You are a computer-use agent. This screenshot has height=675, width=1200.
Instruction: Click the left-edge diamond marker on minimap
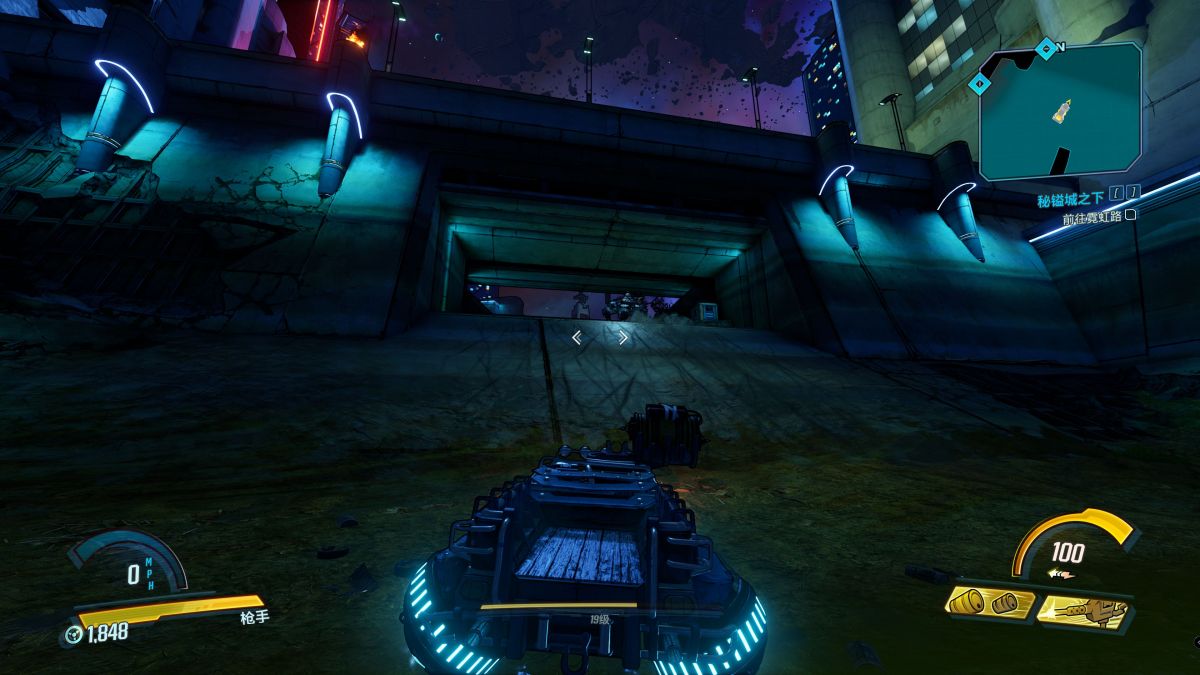[979, 86]
